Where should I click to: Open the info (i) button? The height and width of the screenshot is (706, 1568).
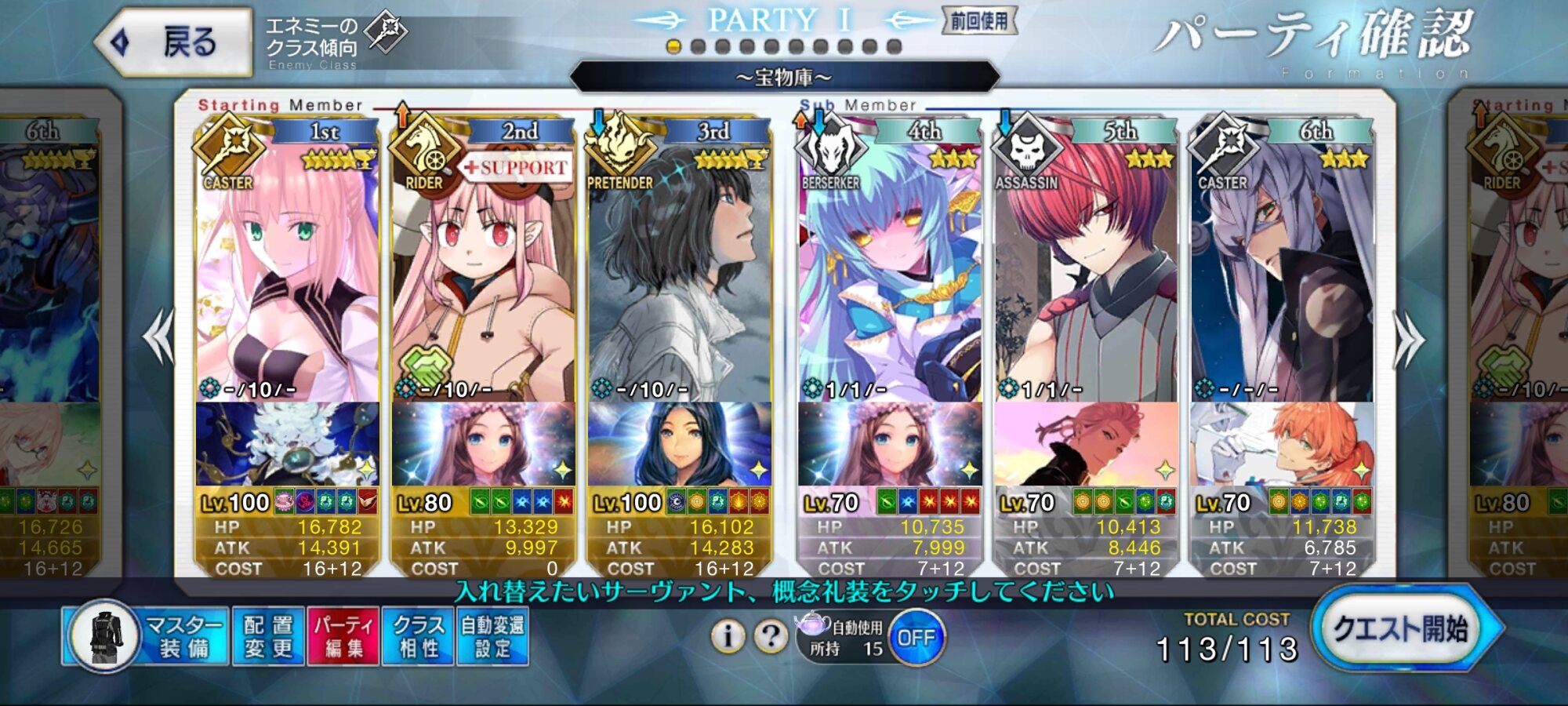(x=728, y=636)
